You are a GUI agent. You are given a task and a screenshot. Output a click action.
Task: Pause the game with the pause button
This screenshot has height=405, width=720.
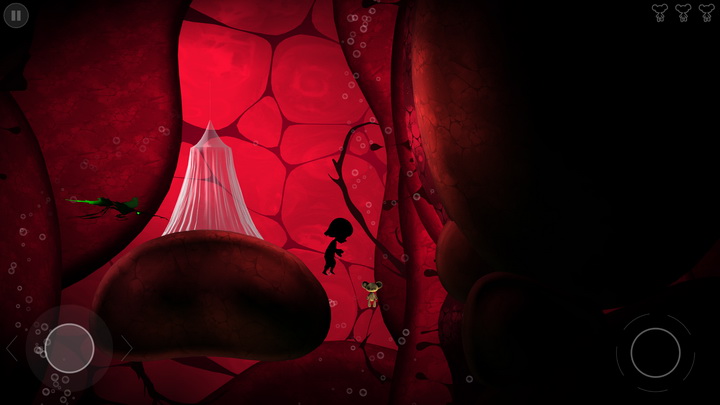(17, 15)
